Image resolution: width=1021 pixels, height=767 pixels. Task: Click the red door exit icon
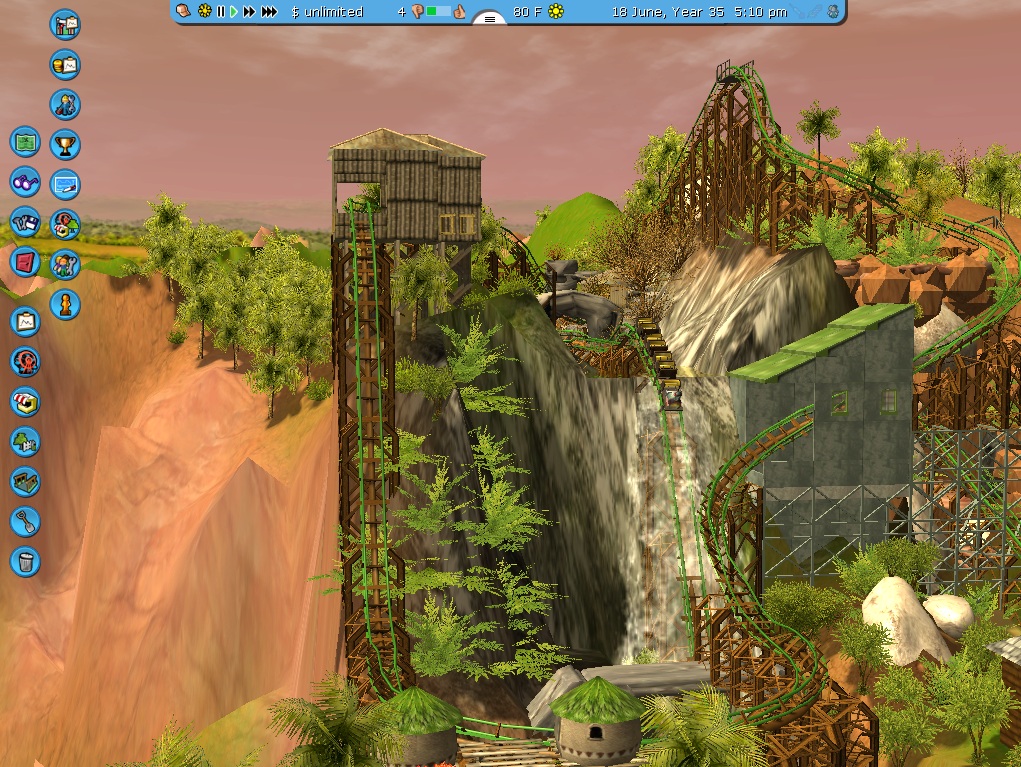pyautogui.click(x=25, y=262)
